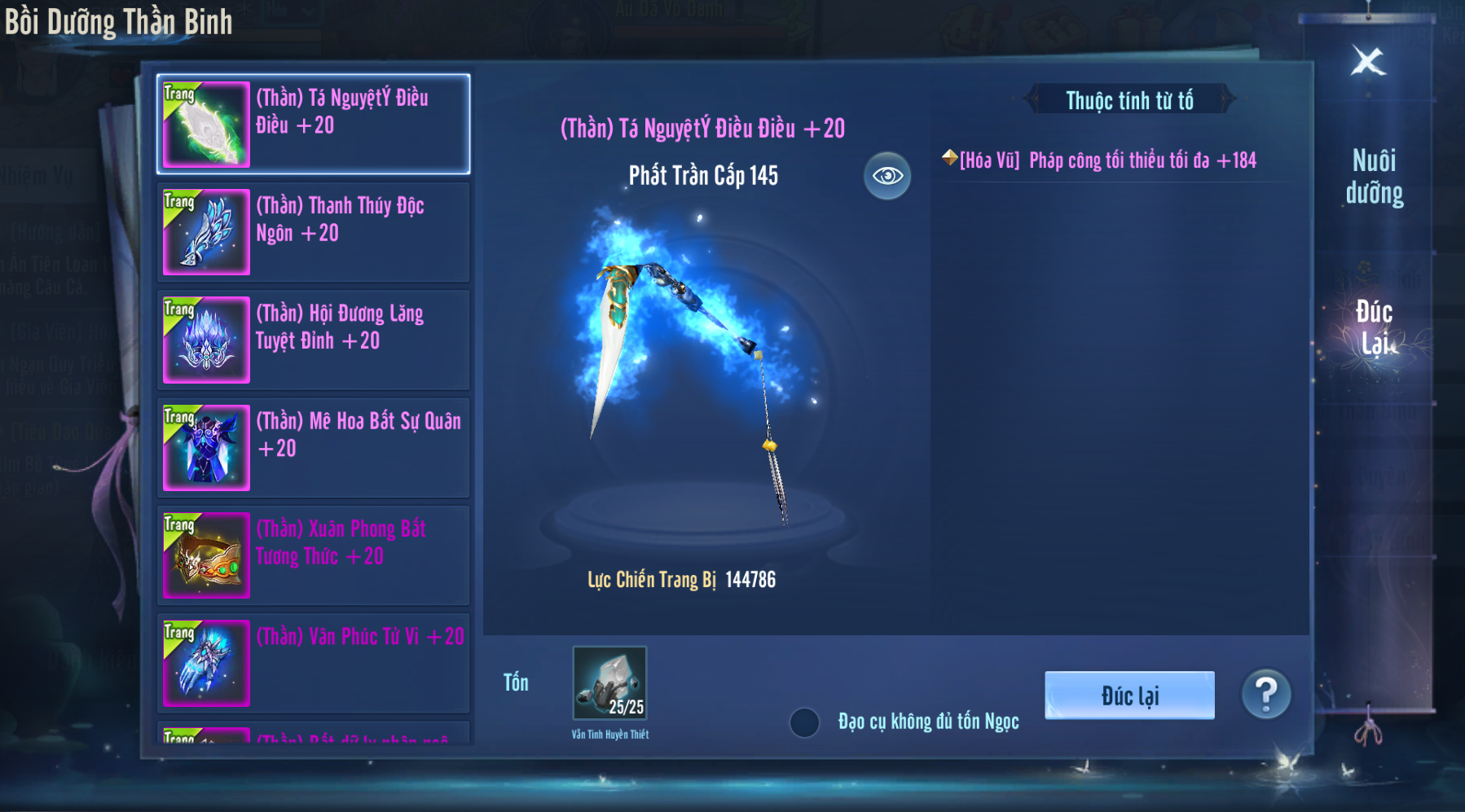Select Hội Đương Lăng Tuyệt Đỉnh +20 row

(x=314, y=340)
